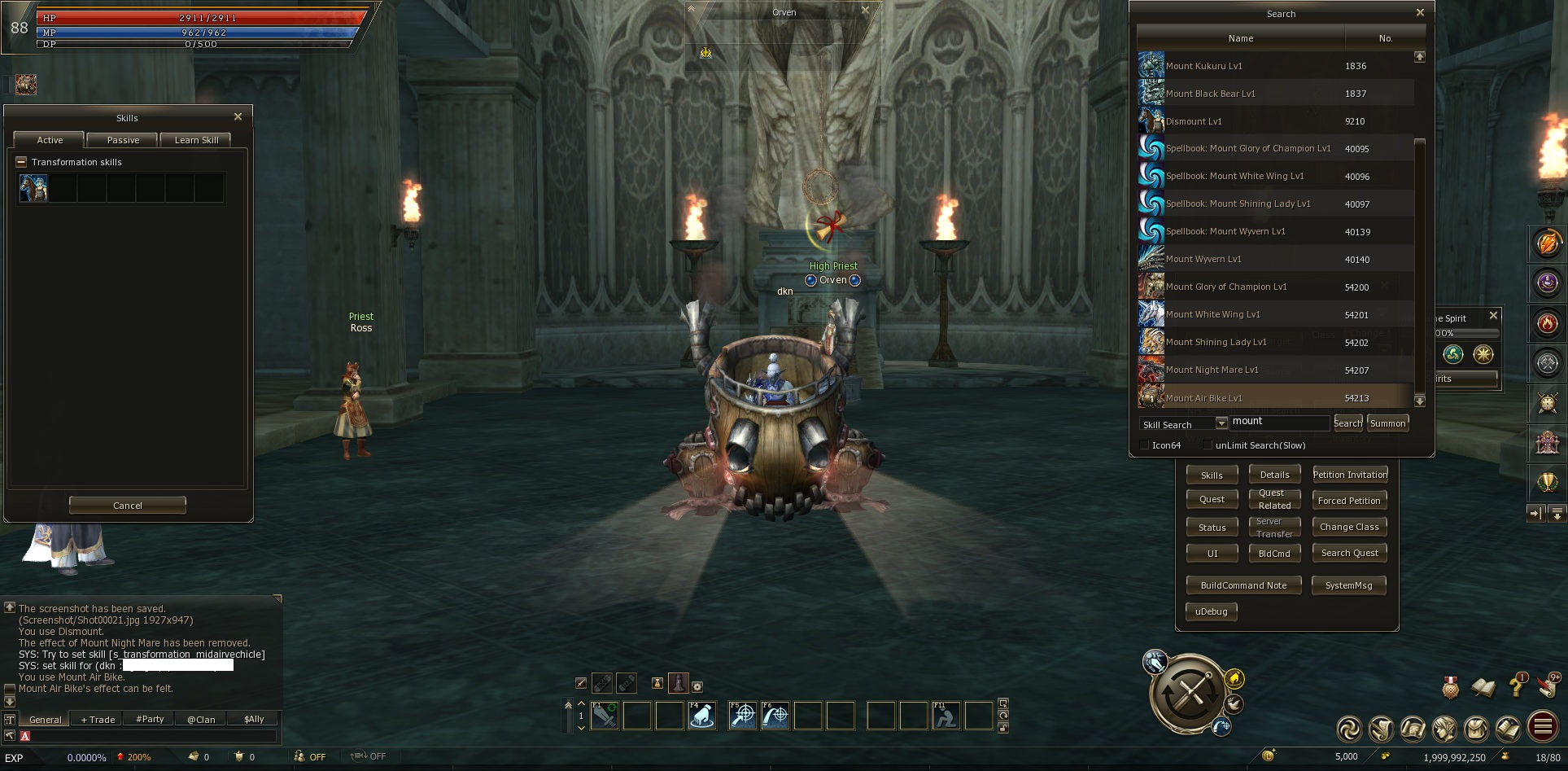Open the Change Class option

click(1349, 527)
